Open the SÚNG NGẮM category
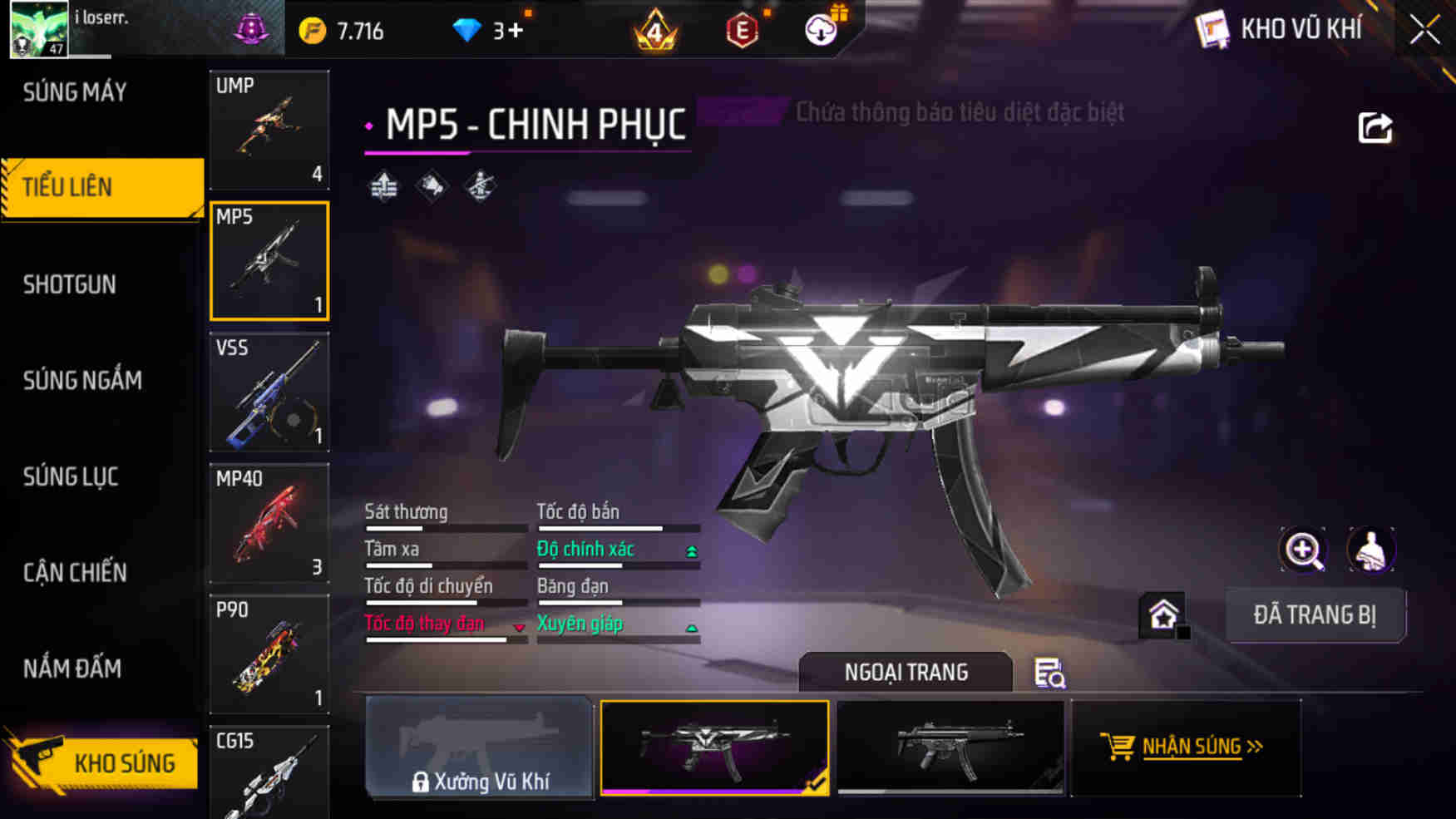The height and width of the screenshot is (819, 1456). coord(81,380)
